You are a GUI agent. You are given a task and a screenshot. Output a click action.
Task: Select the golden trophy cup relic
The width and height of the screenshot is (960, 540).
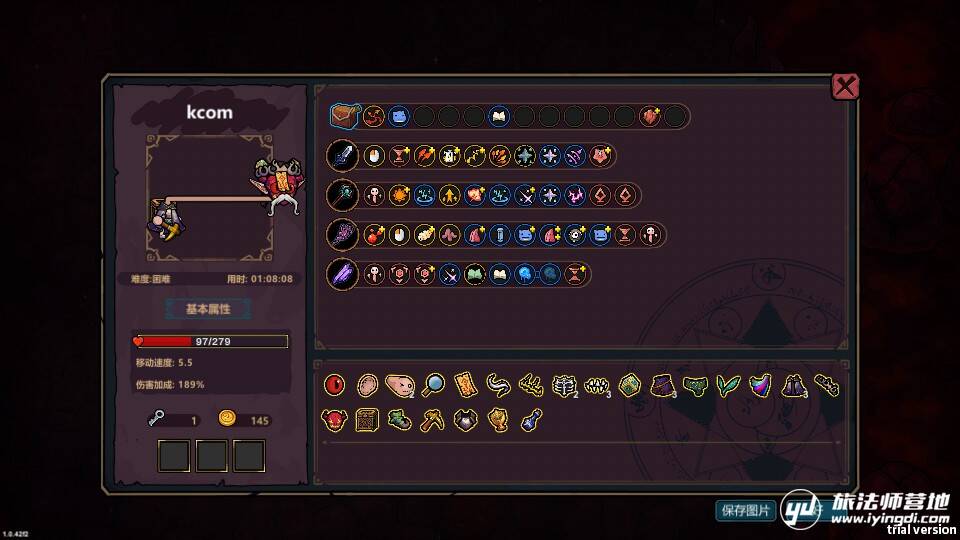point(497,420)
